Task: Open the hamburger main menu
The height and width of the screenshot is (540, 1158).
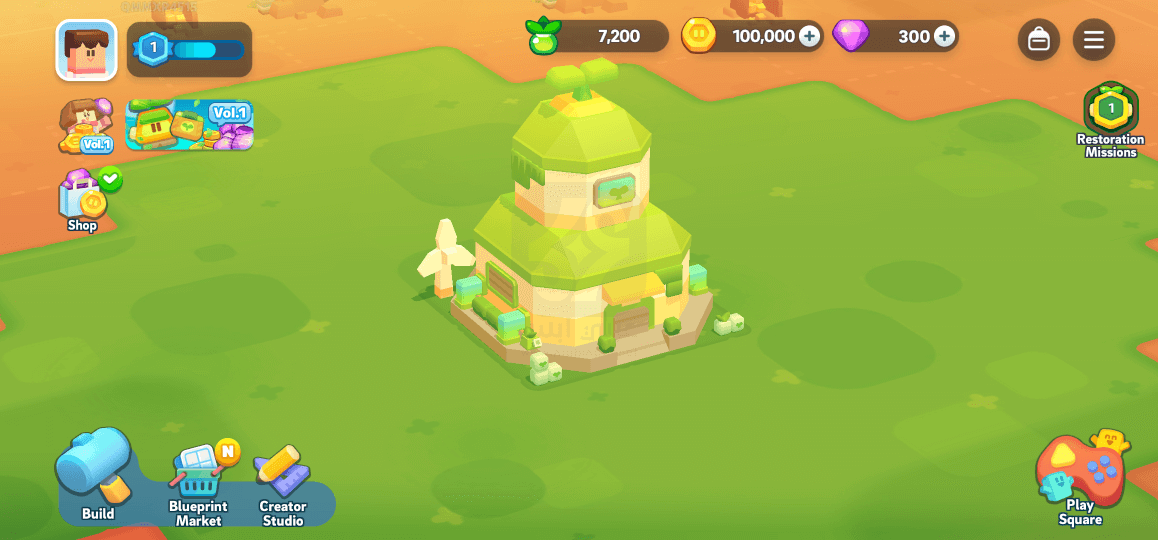Action: 1094,40
